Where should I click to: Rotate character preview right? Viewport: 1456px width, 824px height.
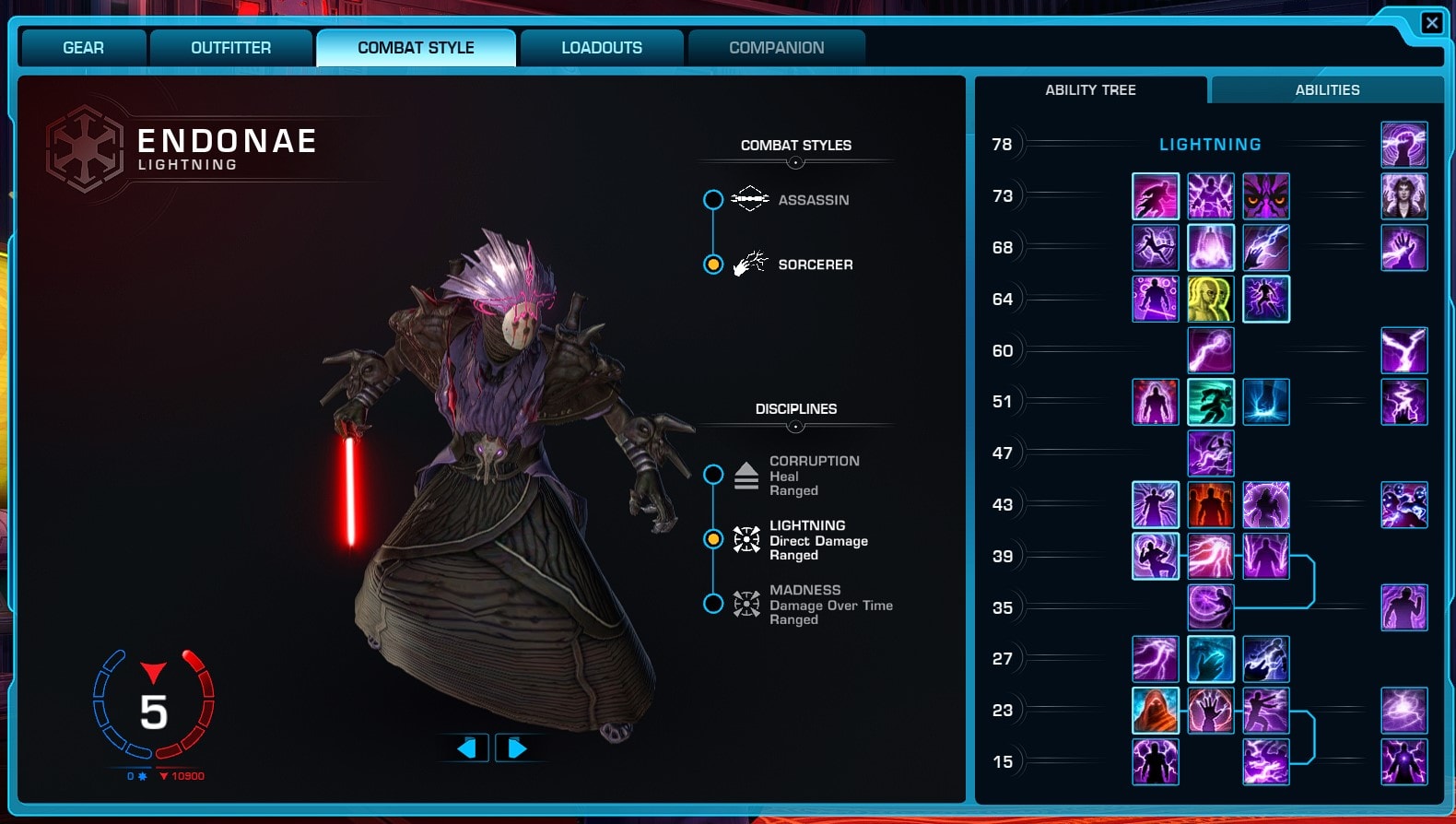pyautogui.click(x=516, y=747)
